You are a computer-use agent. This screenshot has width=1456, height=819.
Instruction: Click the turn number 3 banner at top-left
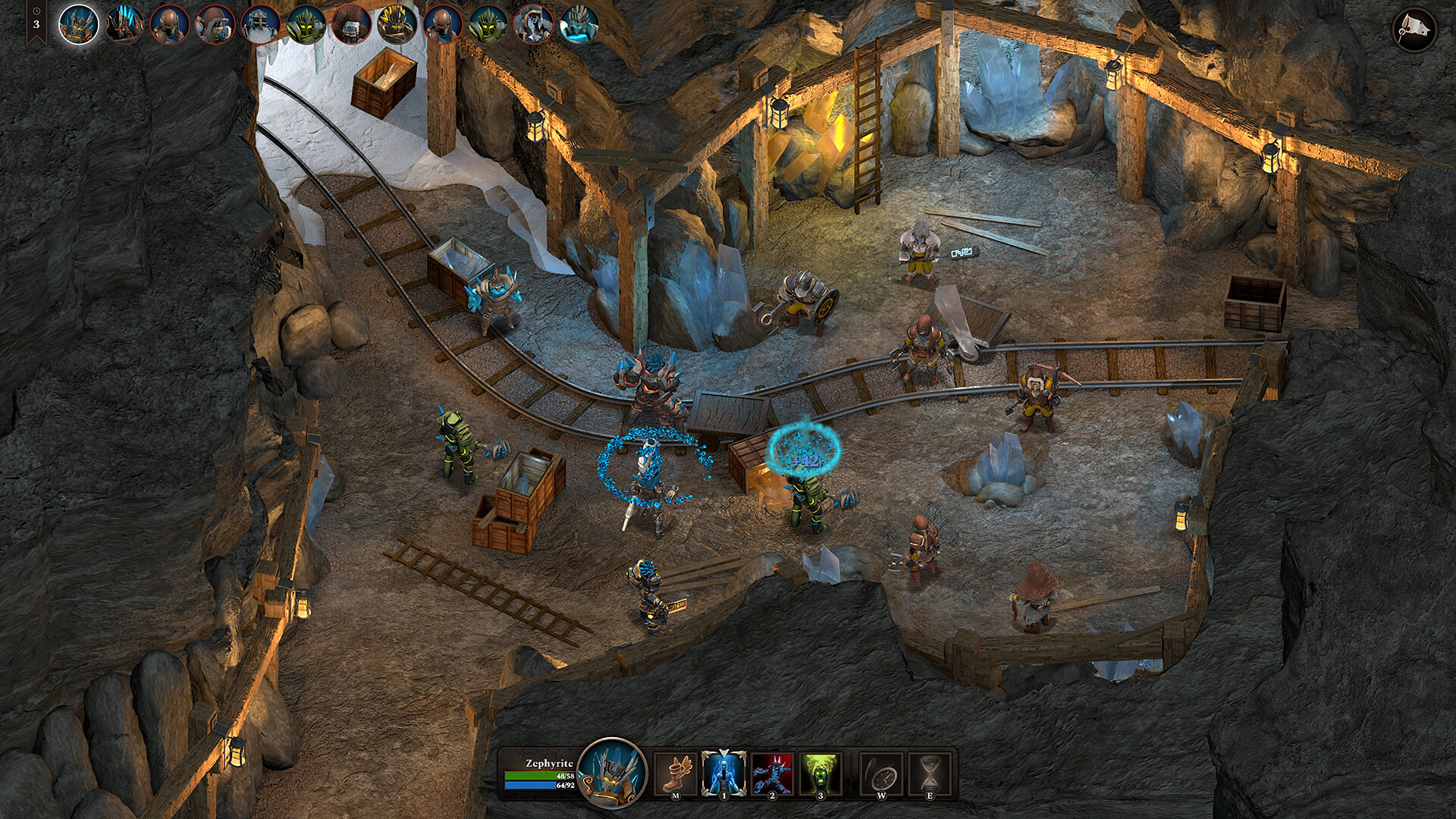(x=36, y=24)
